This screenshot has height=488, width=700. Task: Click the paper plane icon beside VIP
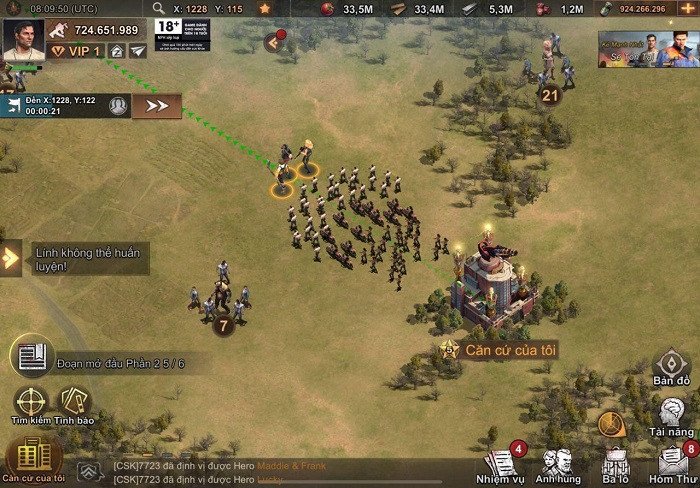tap(137, 50)
